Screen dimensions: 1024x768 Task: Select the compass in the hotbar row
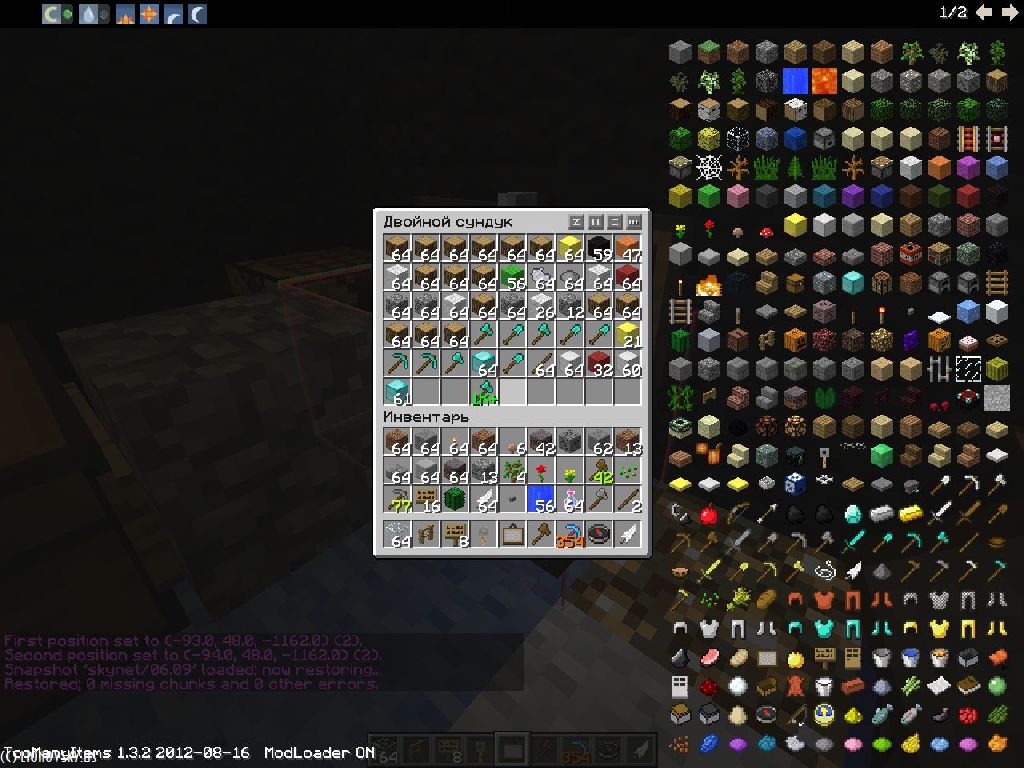[x=599, y=533]
